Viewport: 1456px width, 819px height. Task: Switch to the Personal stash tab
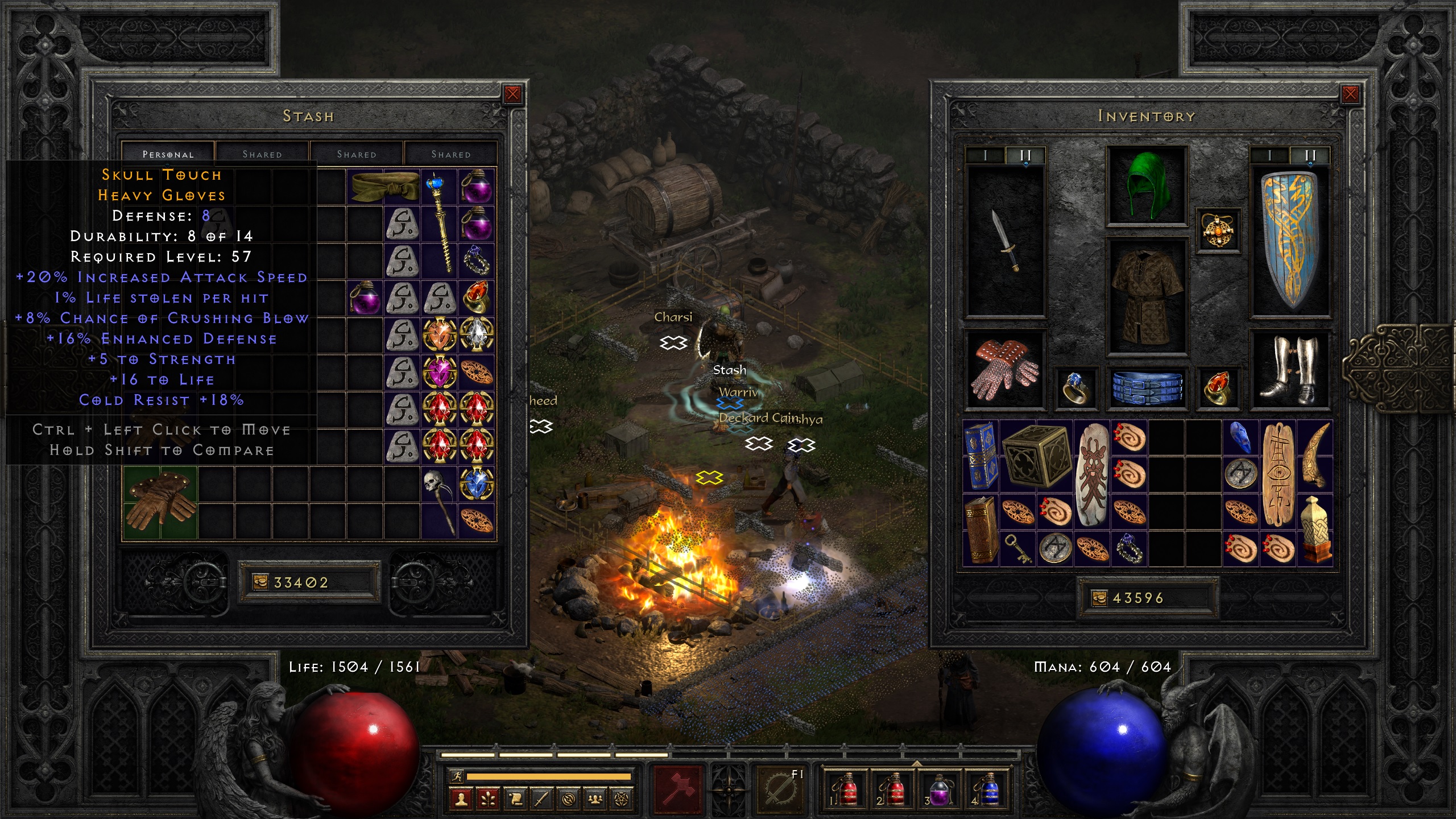click(x=168, y=154)
